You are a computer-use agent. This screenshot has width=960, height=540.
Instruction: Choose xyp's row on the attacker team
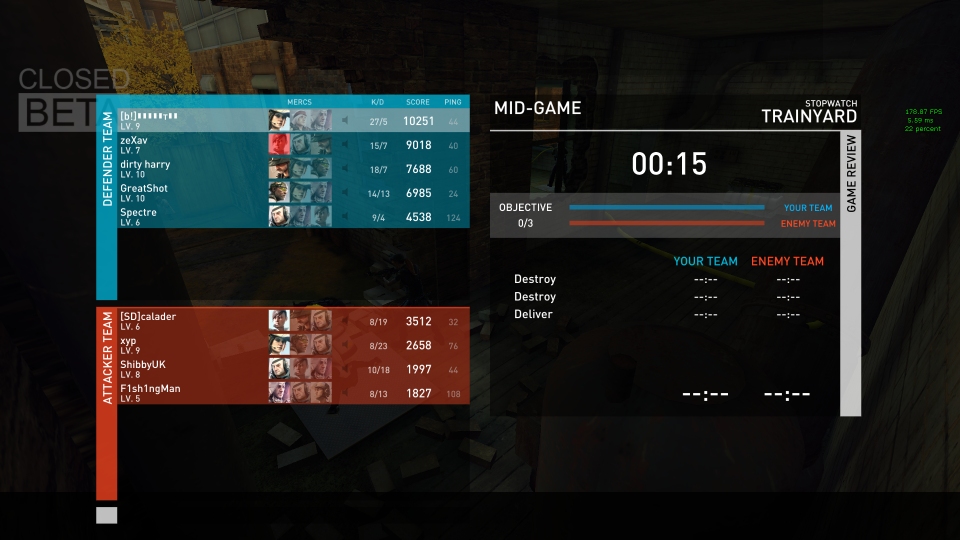coord(190,345)
